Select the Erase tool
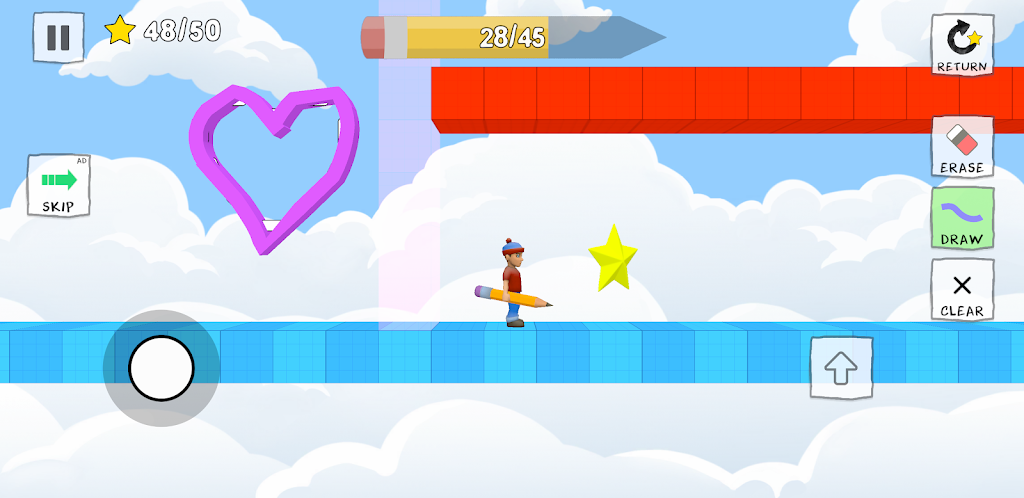This screenshot has width=1024, height=498. (962, 146)
